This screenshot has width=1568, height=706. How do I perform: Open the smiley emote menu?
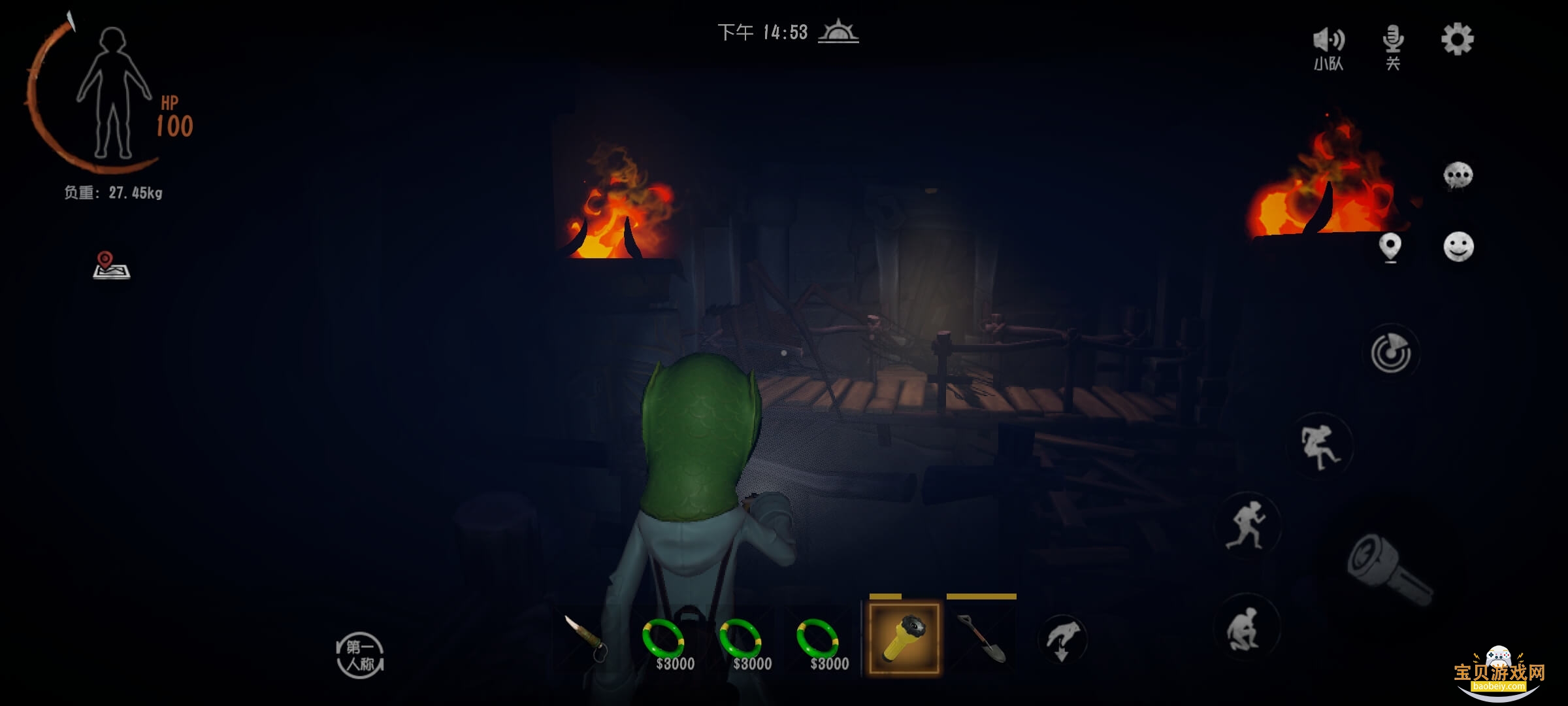coord(1458,247)
